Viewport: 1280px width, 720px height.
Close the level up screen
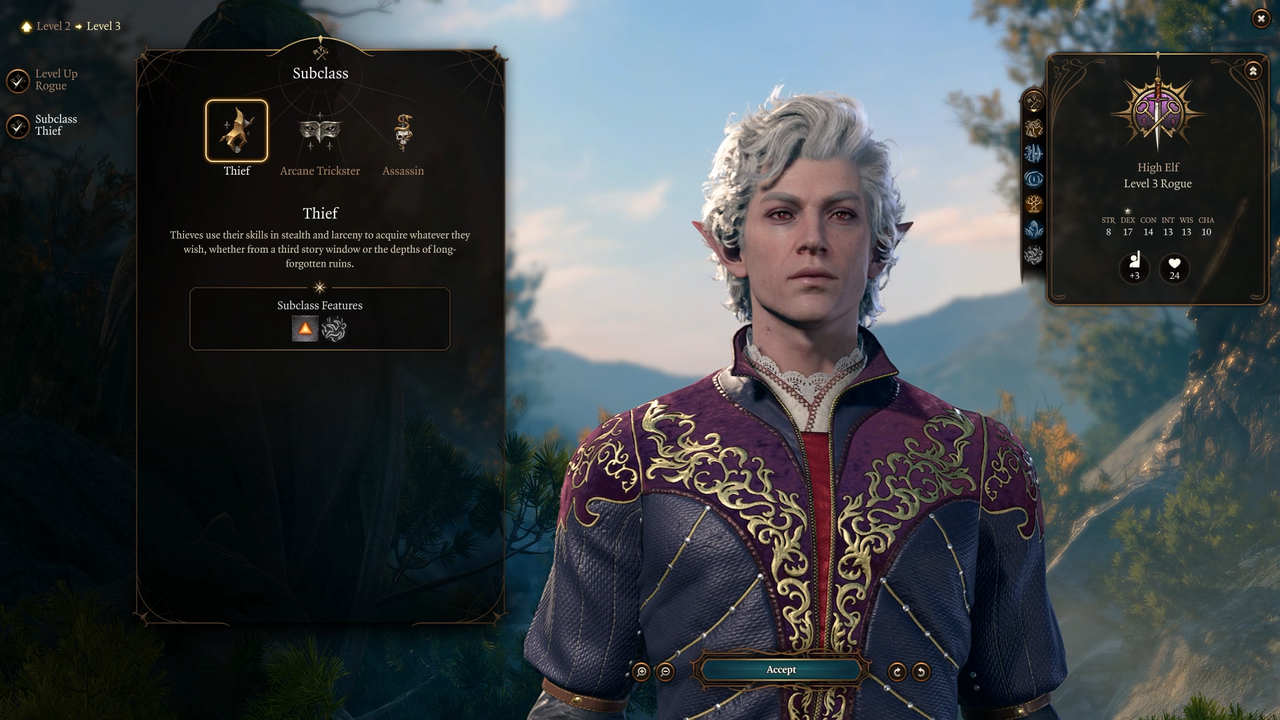pyautogui.click(x=1261, y=18)
